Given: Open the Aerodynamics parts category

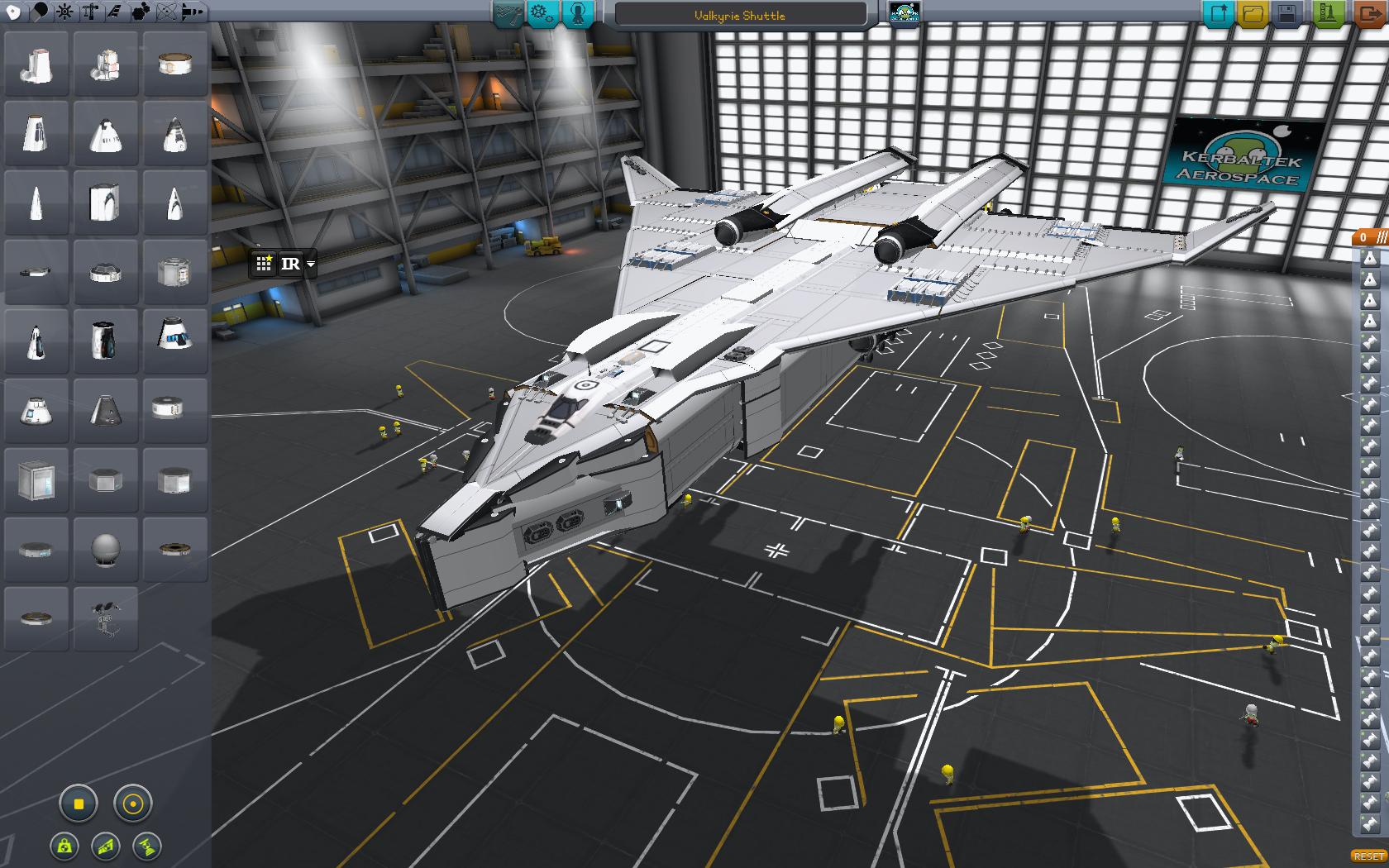Looking at the screenshot, I should 115,12.
